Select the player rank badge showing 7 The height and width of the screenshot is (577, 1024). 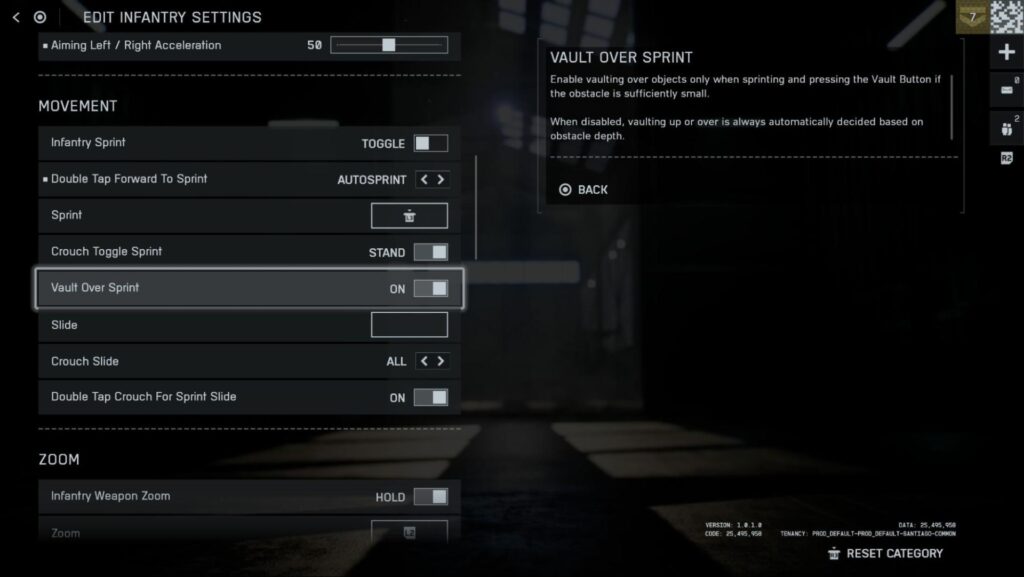[971, 17]
